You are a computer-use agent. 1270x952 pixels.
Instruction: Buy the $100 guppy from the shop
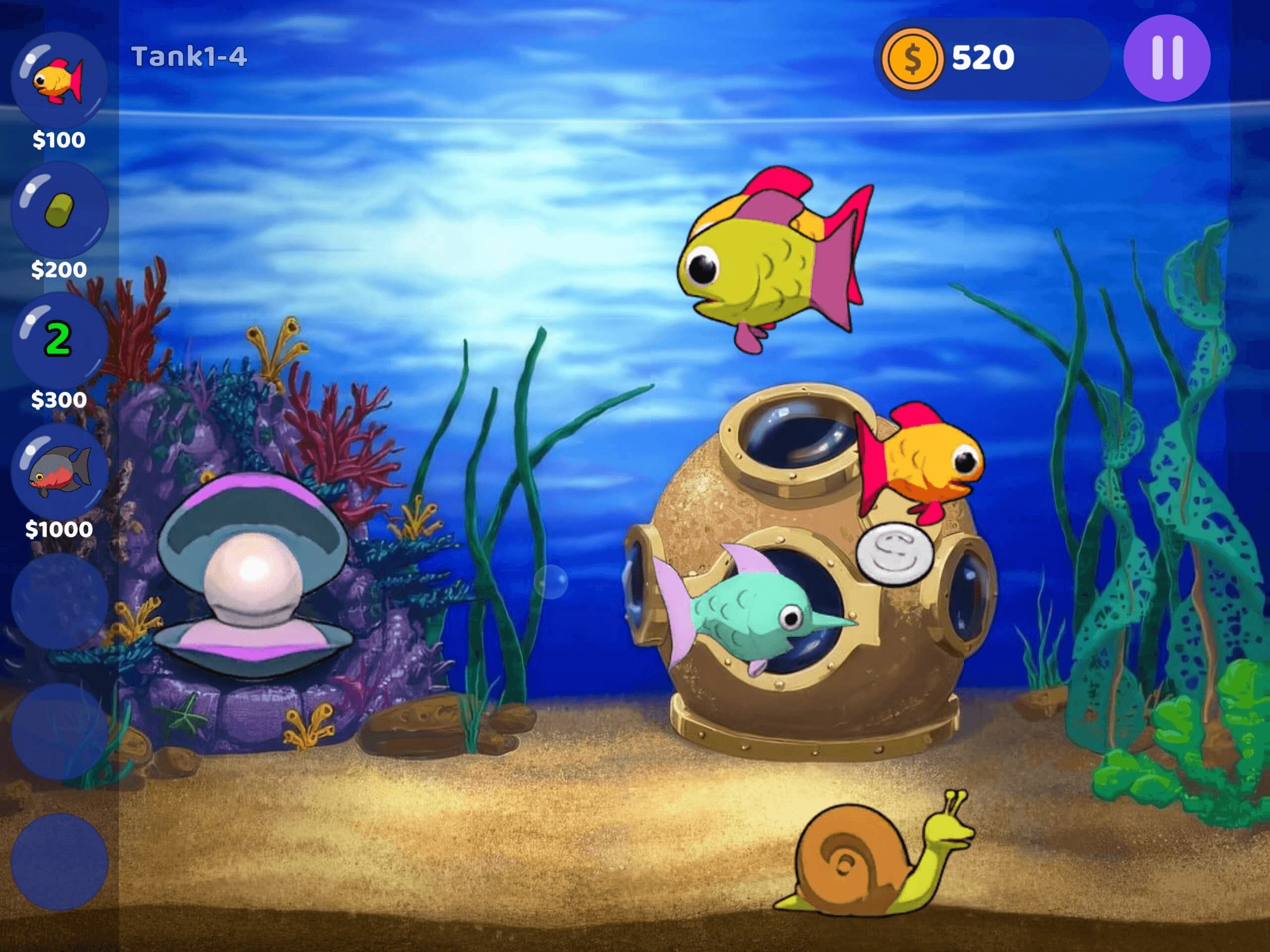point(58,80)
